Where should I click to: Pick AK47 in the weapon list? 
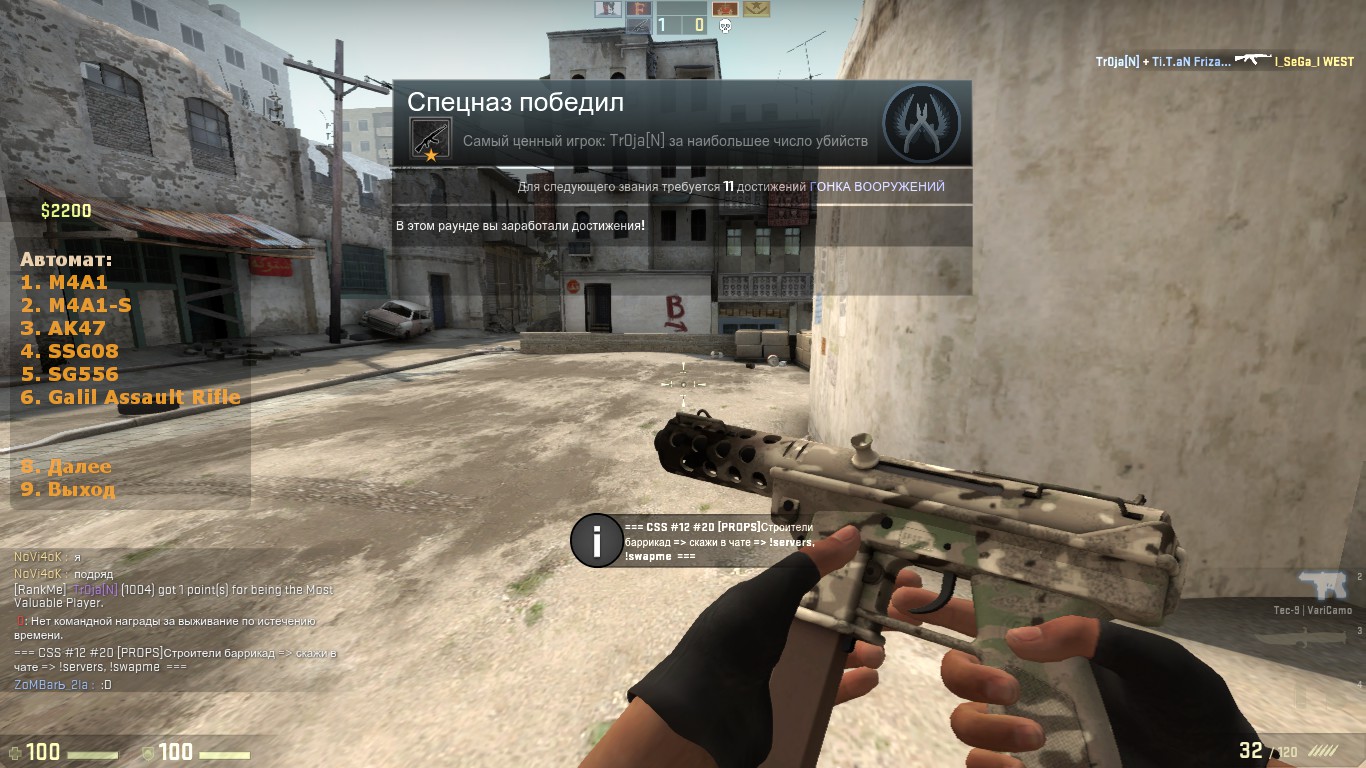(63, 328)
